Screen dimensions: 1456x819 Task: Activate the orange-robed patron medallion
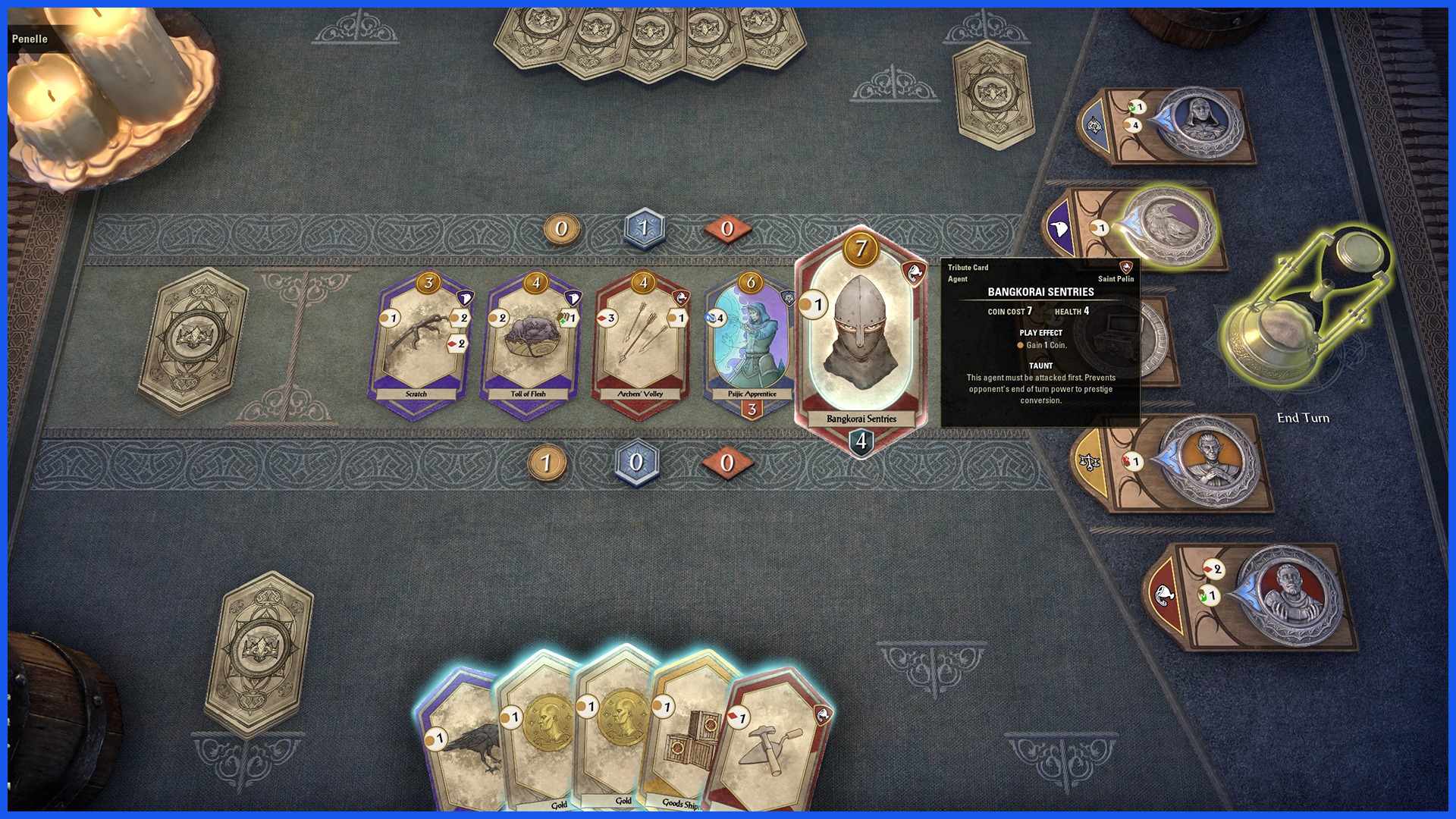pos(1210,461)
